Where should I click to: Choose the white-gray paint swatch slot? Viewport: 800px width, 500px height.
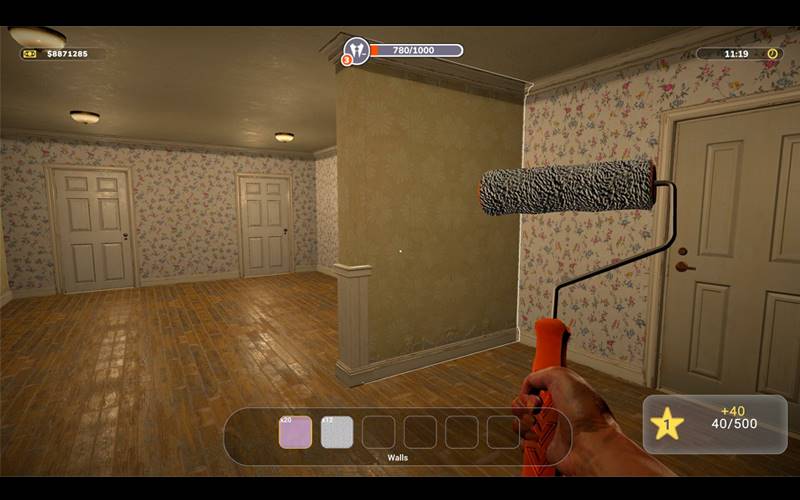click(337, 432)
